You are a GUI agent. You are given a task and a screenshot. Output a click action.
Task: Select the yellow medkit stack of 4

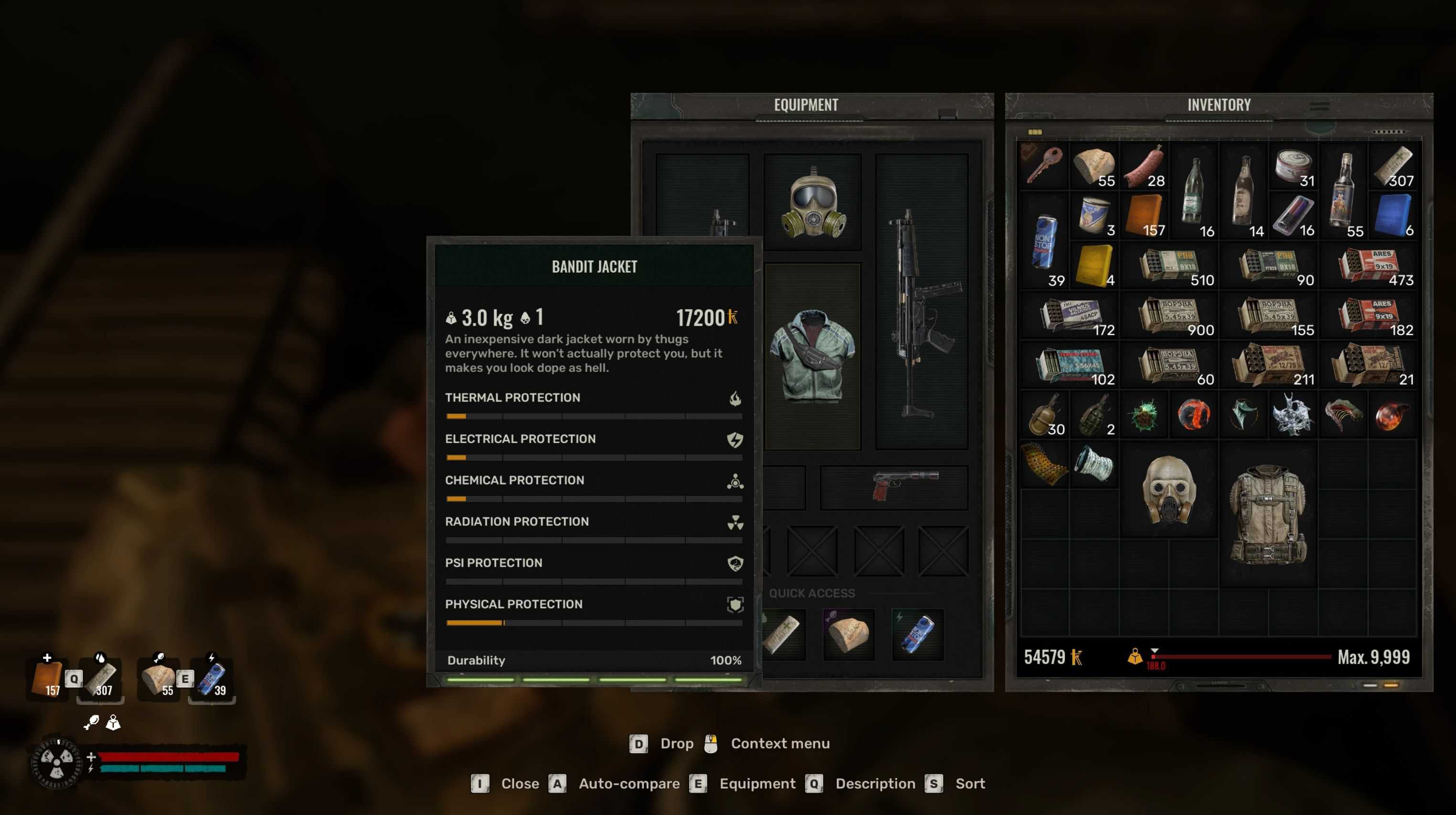click(1094, 265)
